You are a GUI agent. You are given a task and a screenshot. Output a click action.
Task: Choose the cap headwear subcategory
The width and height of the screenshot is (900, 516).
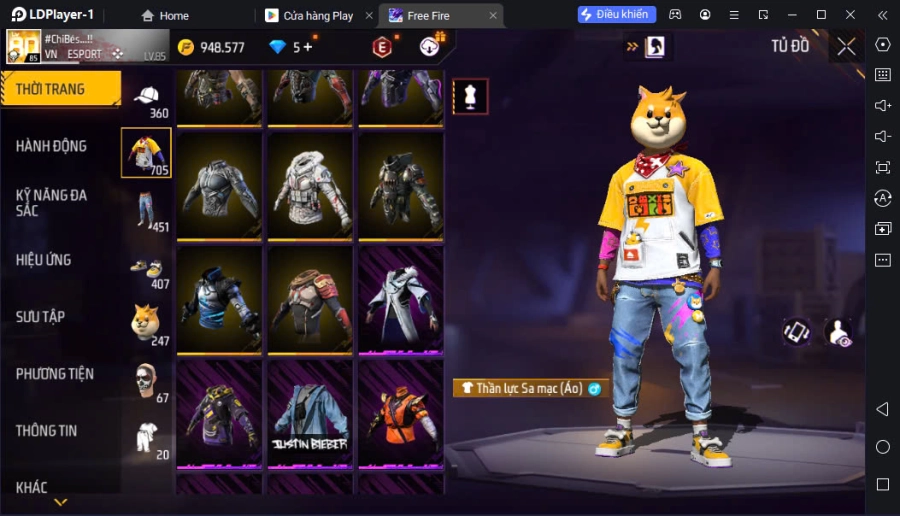coord(147,97)
